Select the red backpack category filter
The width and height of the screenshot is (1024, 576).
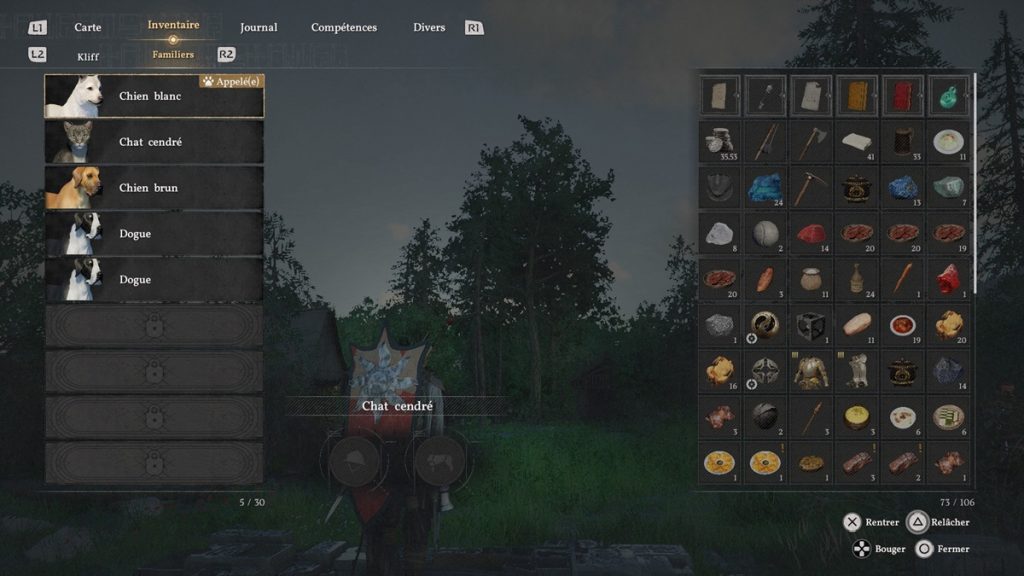902,96
